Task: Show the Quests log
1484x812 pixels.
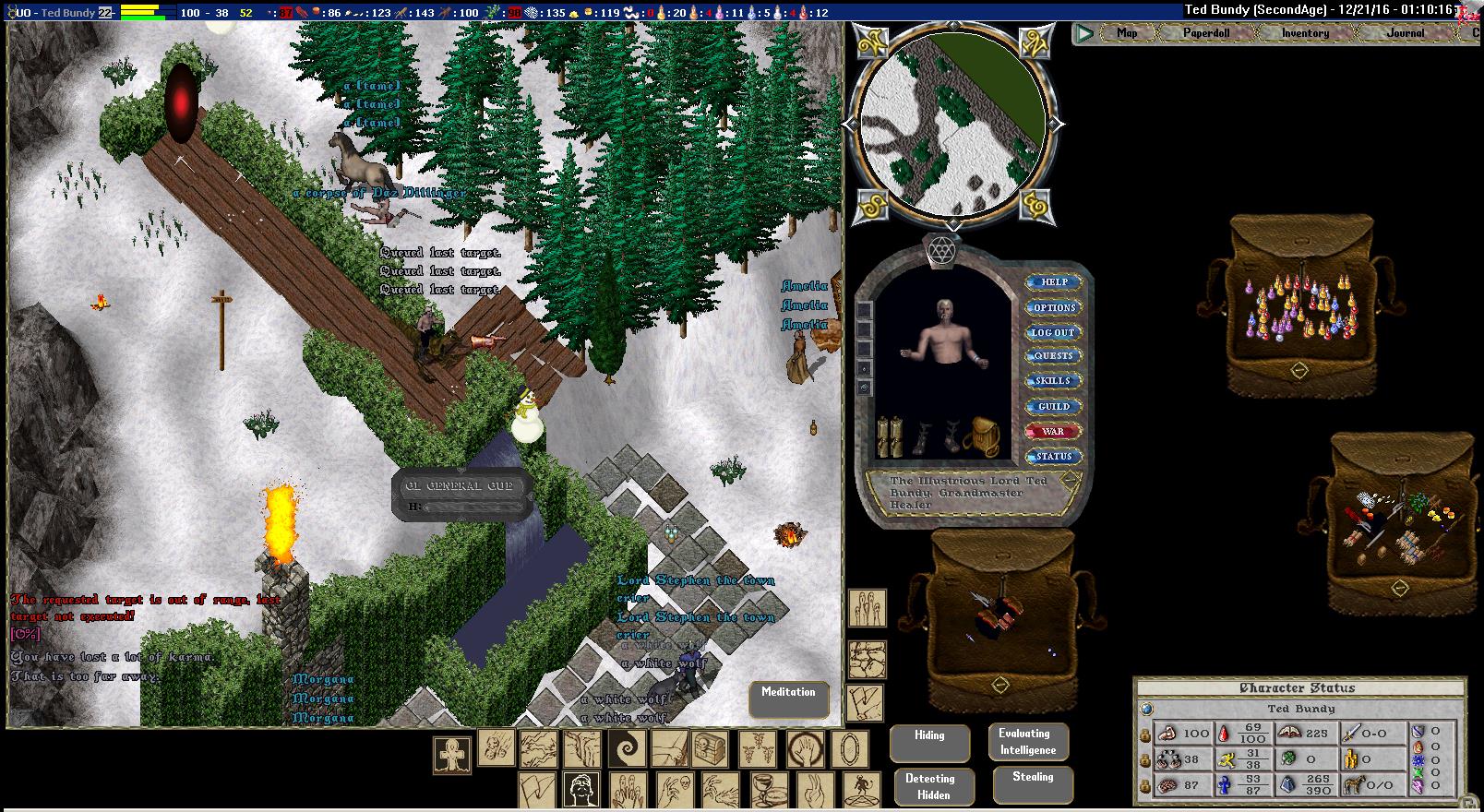Action: point(1053,356)
